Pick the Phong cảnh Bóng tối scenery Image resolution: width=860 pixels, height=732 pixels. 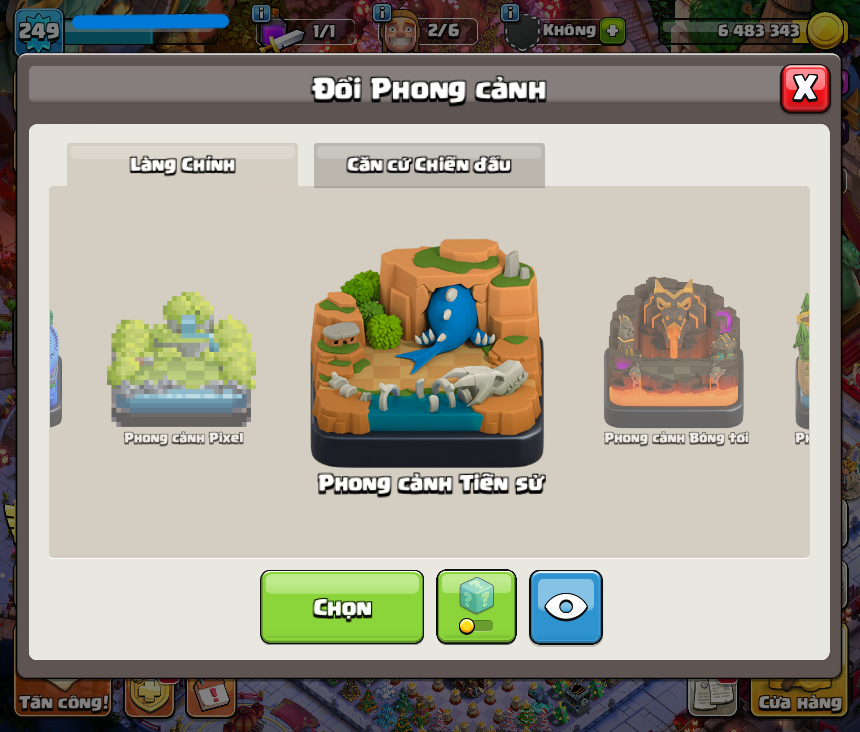pos(675,355)
